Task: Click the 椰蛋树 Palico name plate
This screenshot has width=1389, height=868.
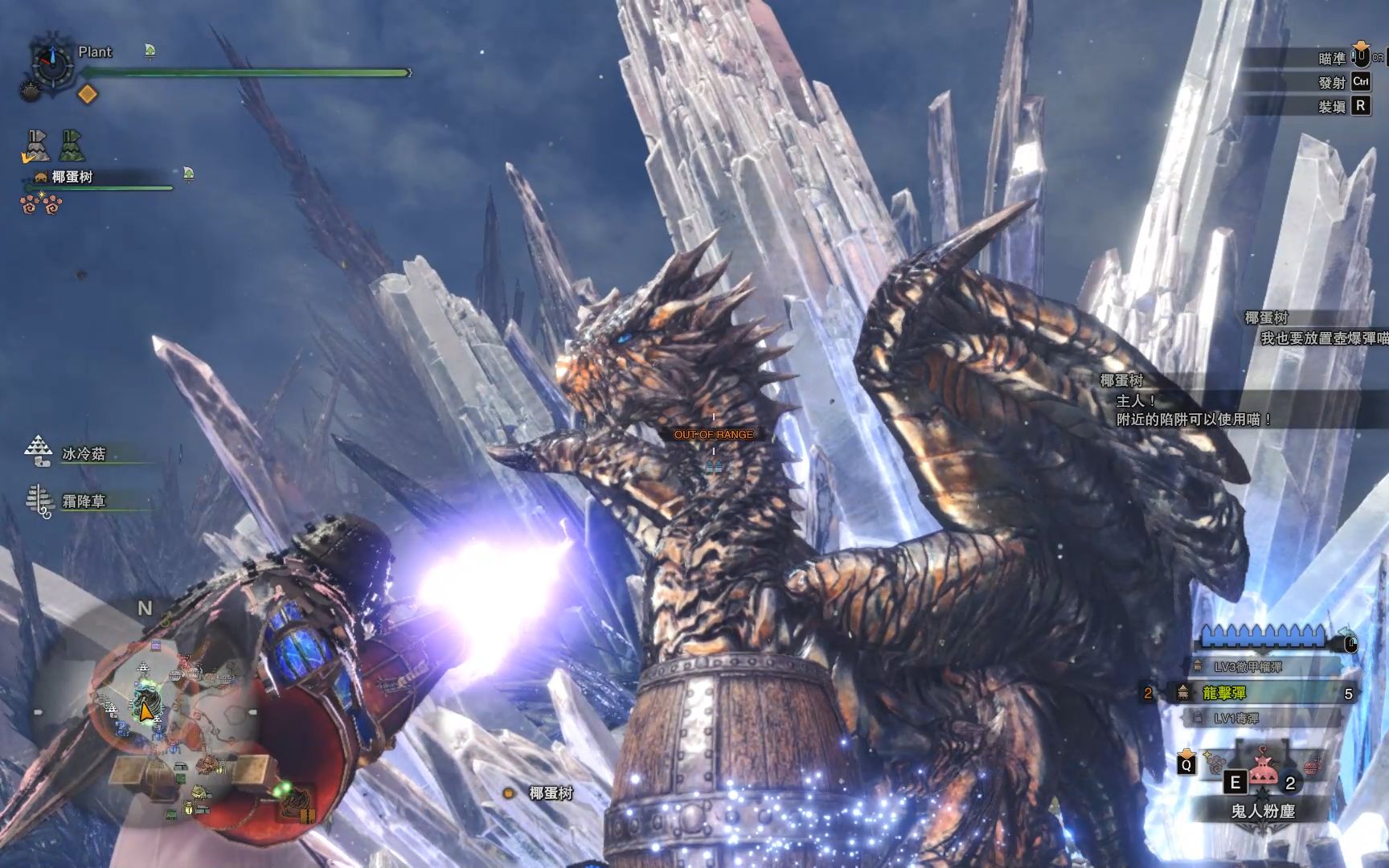Action: [x=72, y=177]
